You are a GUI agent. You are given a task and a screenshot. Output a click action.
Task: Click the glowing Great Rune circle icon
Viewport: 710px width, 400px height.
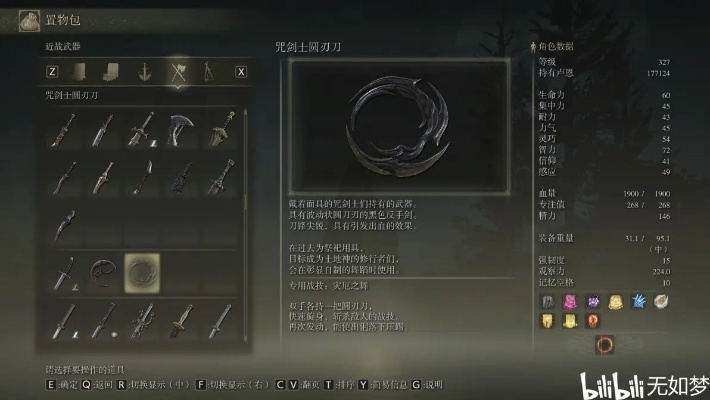coord(605,346)
